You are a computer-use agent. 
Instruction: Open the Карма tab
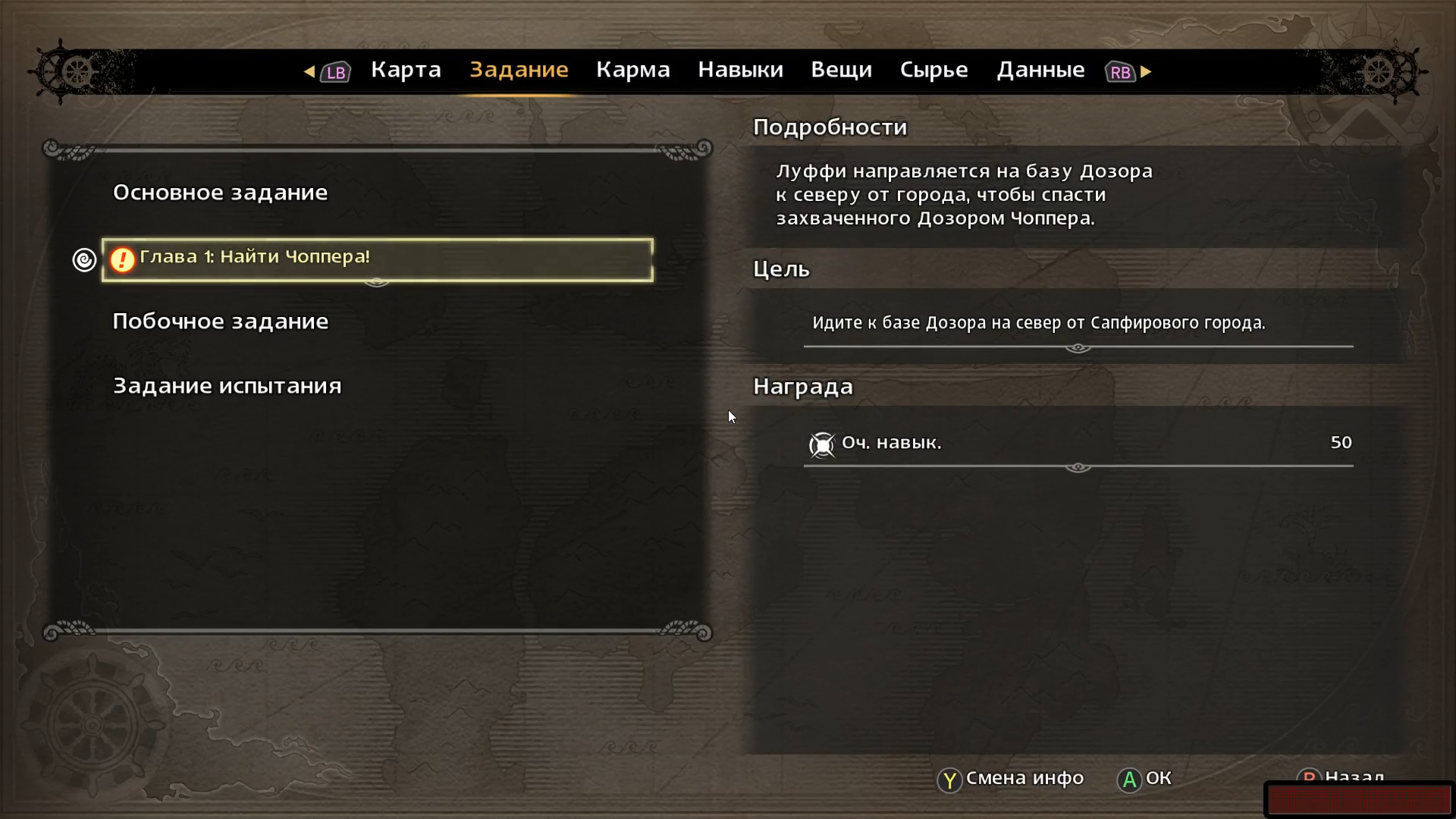click(632, 70)
